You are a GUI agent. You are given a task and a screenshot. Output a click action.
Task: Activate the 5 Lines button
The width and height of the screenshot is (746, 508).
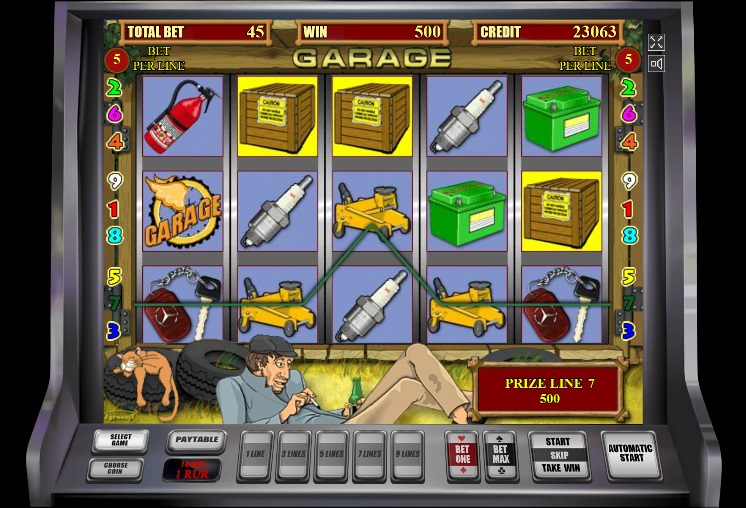pos(330,455)
